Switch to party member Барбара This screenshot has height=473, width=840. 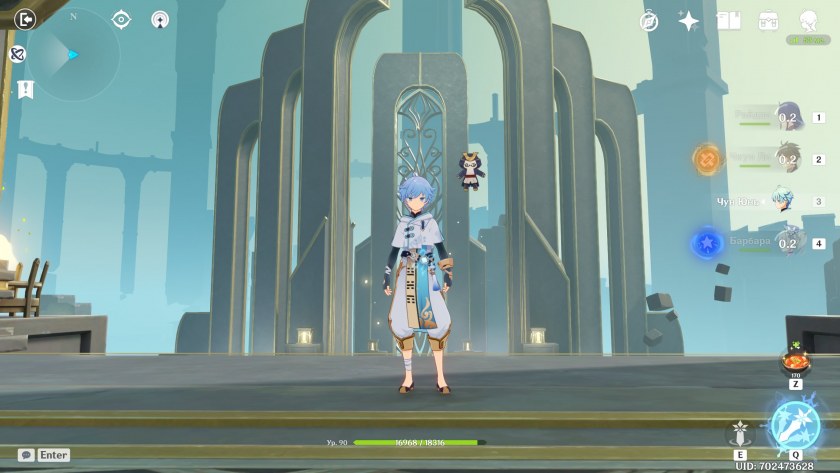[x=787, y=243]
